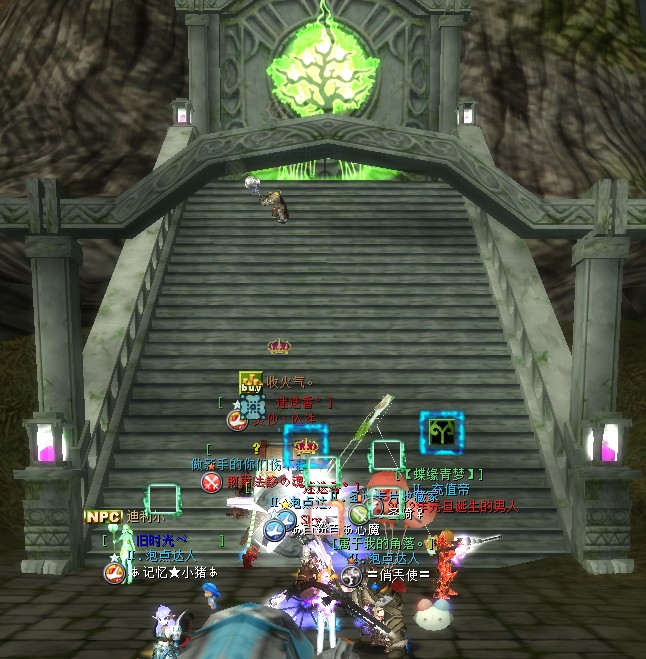Screen dimensions: 646x659
Task: Select the NPC-tagged 迪利小 nameplate
Action: tap(139, 517)
